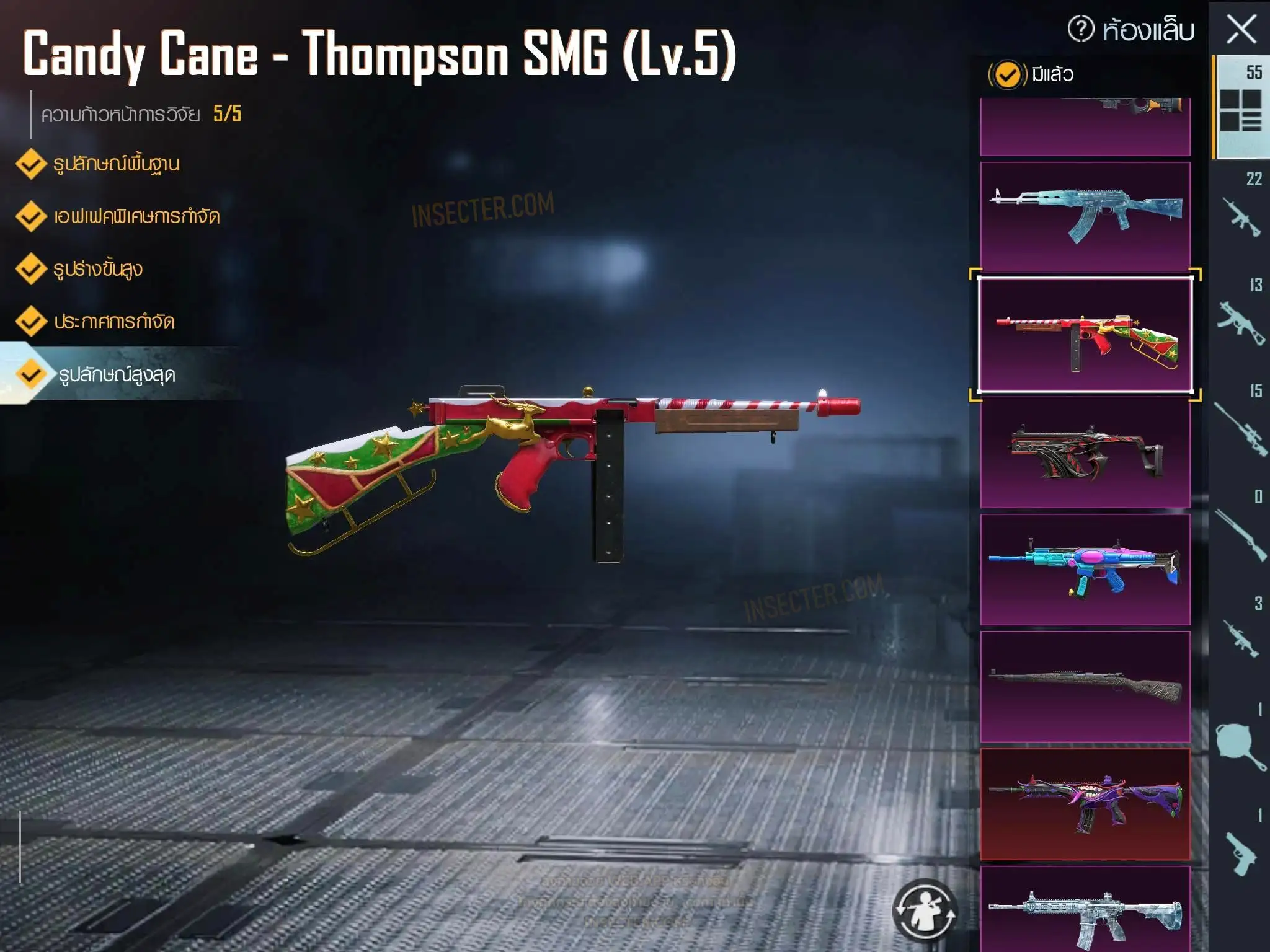Screen dimensions: 1270x952
Task: Select the Candy Cane Thompson skin thumbnail
Action: pyautogui.click(x=1085, y=335)
